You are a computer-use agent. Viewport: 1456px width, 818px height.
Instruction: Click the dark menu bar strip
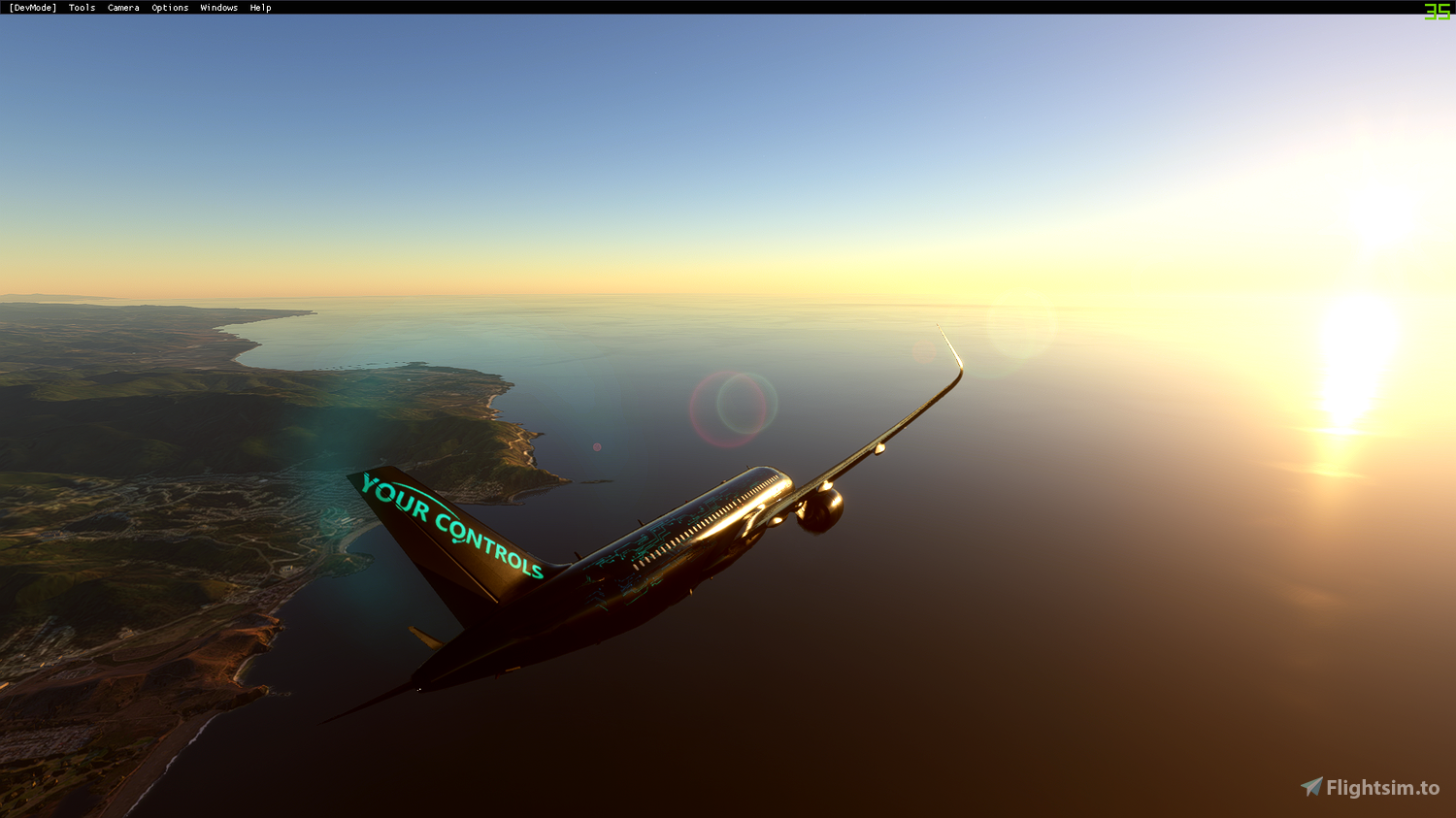[x=679, y=7]
